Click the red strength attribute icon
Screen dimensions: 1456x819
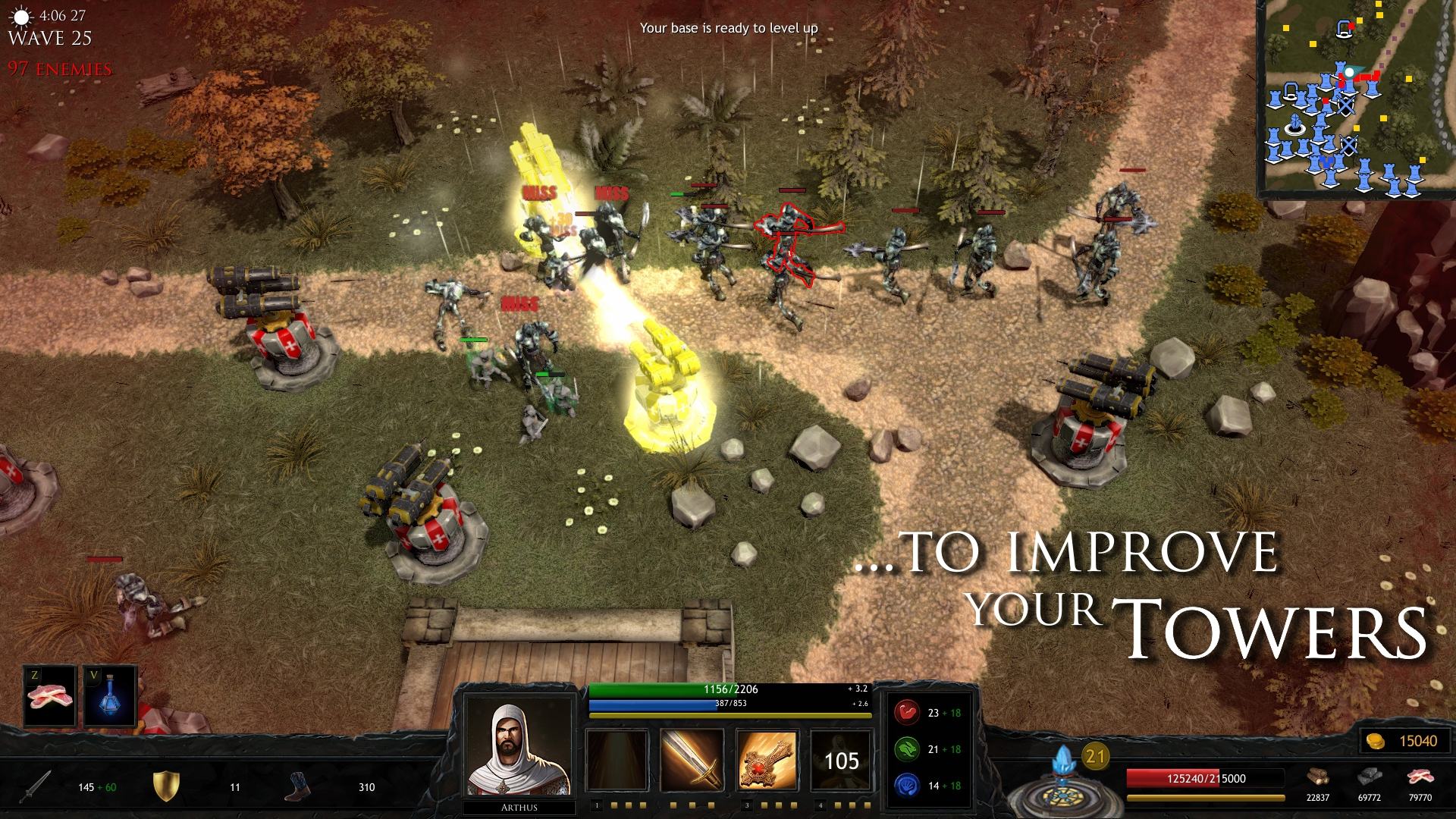pos(906,713)
